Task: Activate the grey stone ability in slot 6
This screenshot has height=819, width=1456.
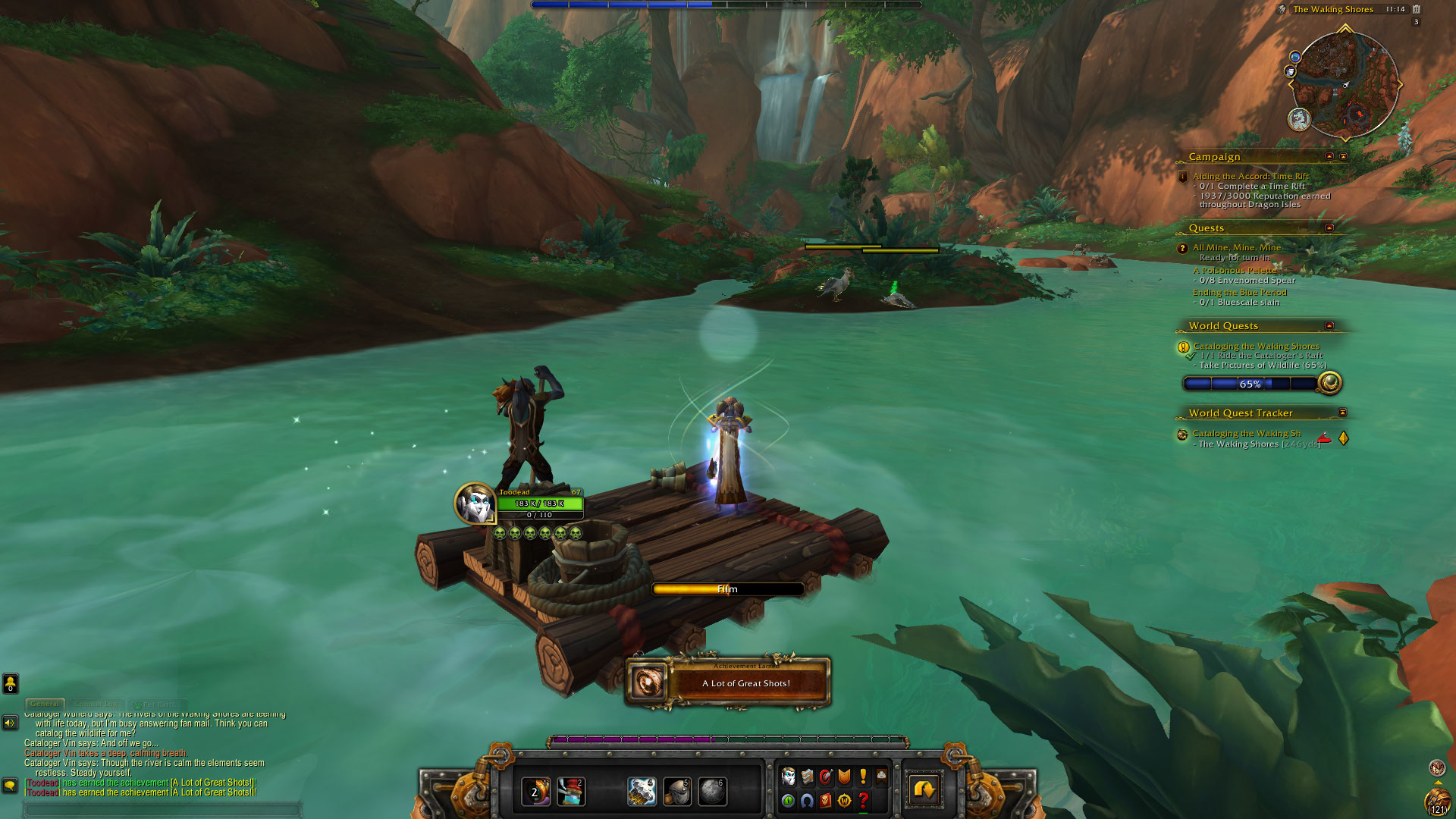Action: [x=712, y=792]
